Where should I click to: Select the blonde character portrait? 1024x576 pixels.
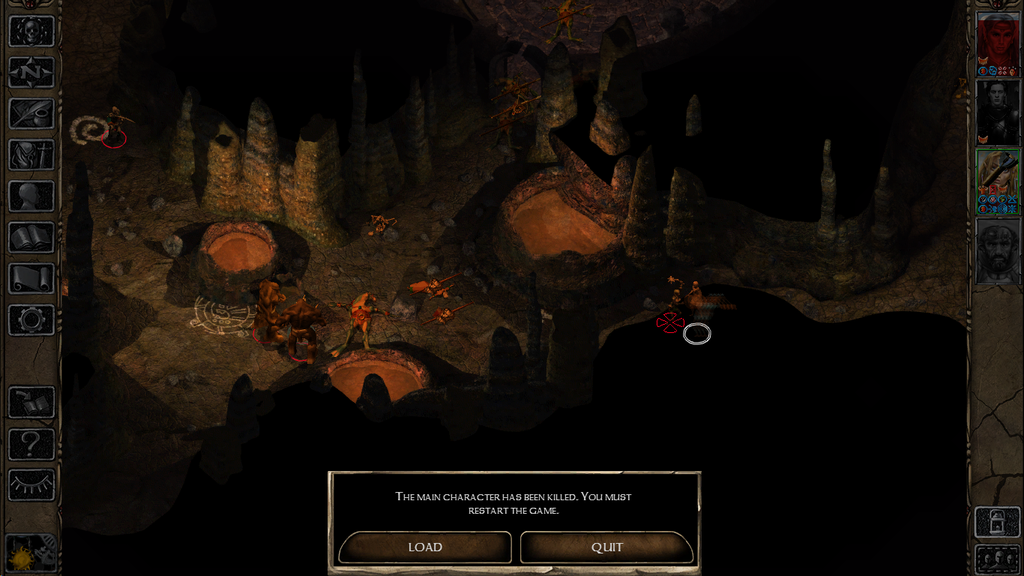(997, 179)
